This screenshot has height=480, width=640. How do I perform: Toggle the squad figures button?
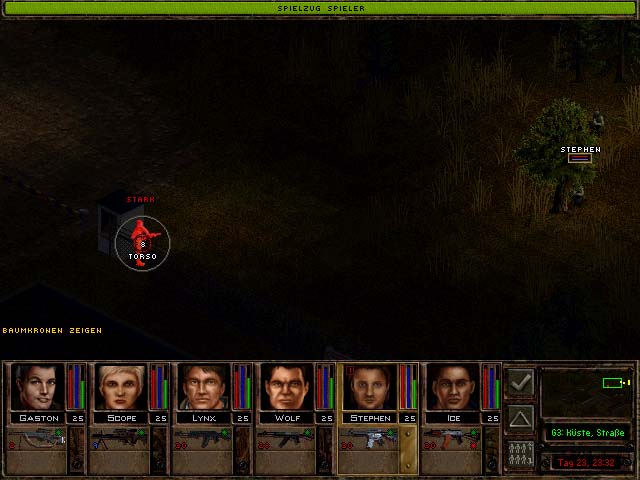(520, 452)
